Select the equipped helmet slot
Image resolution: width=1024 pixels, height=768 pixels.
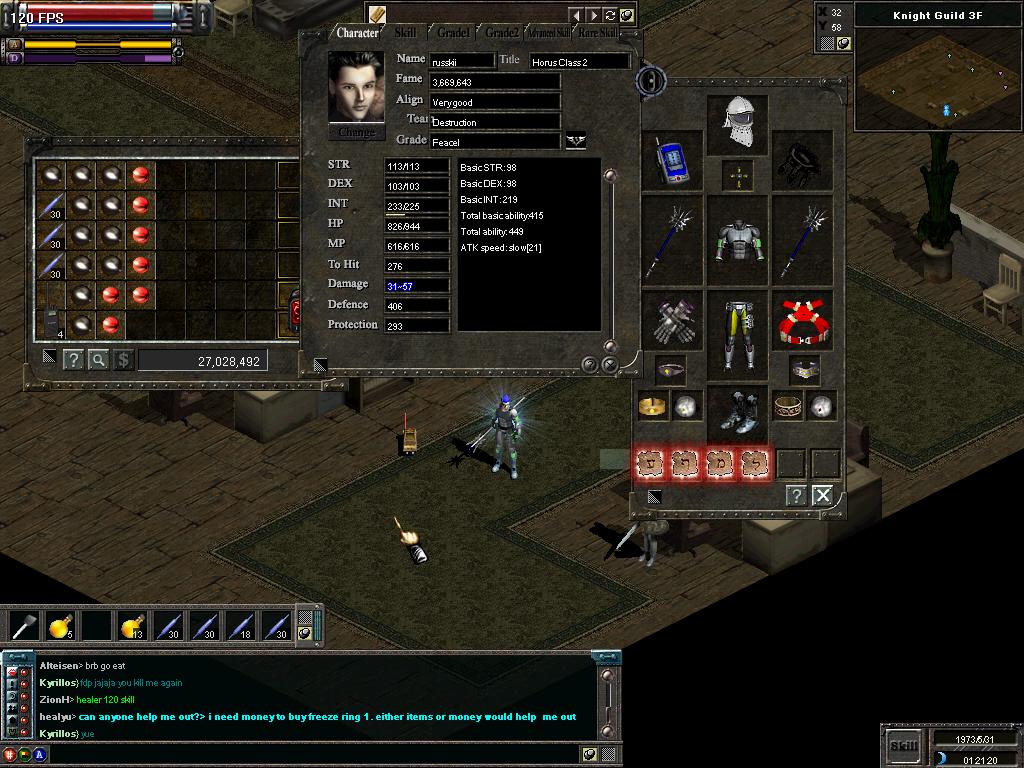738,124
